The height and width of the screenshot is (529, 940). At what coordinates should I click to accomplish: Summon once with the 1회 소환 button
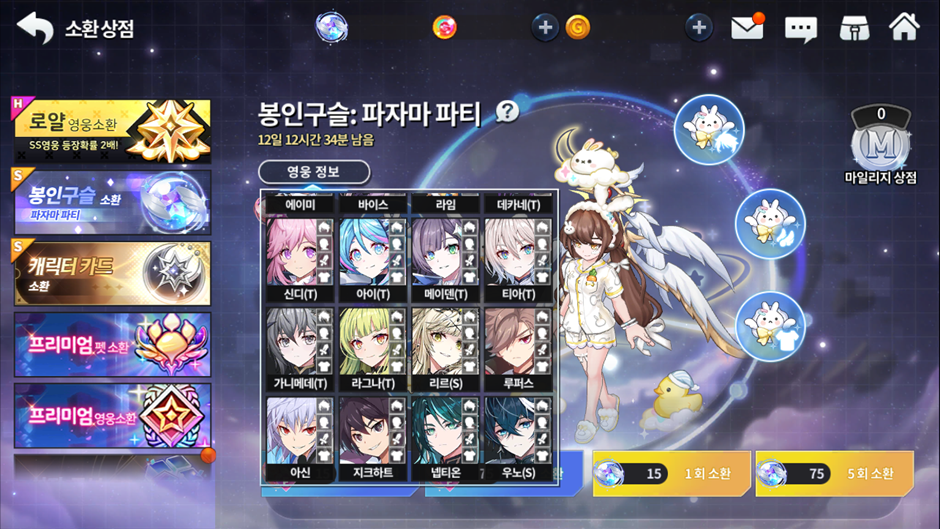[x=671, y=473]
